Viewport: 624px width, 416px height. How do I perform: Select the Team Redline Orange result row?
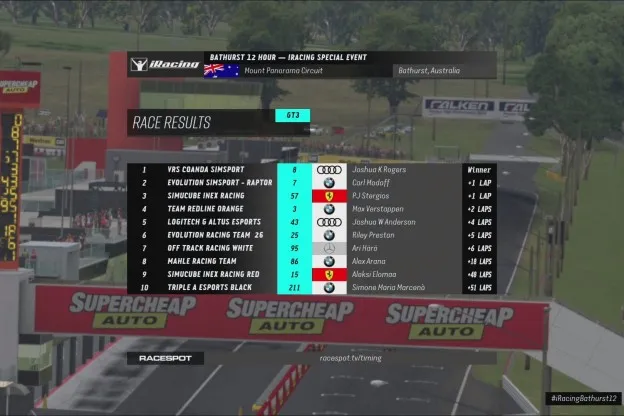pos(310,209)
